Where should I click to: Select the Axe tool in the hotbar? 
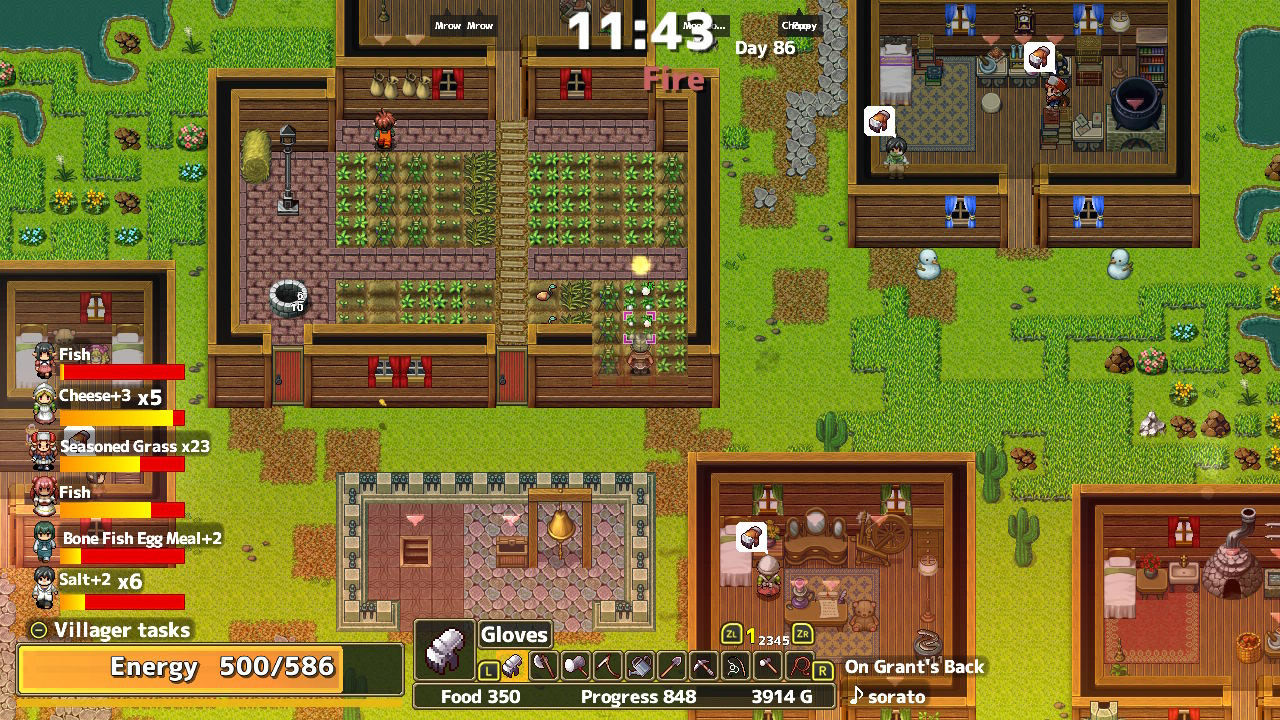click(546, 666)
